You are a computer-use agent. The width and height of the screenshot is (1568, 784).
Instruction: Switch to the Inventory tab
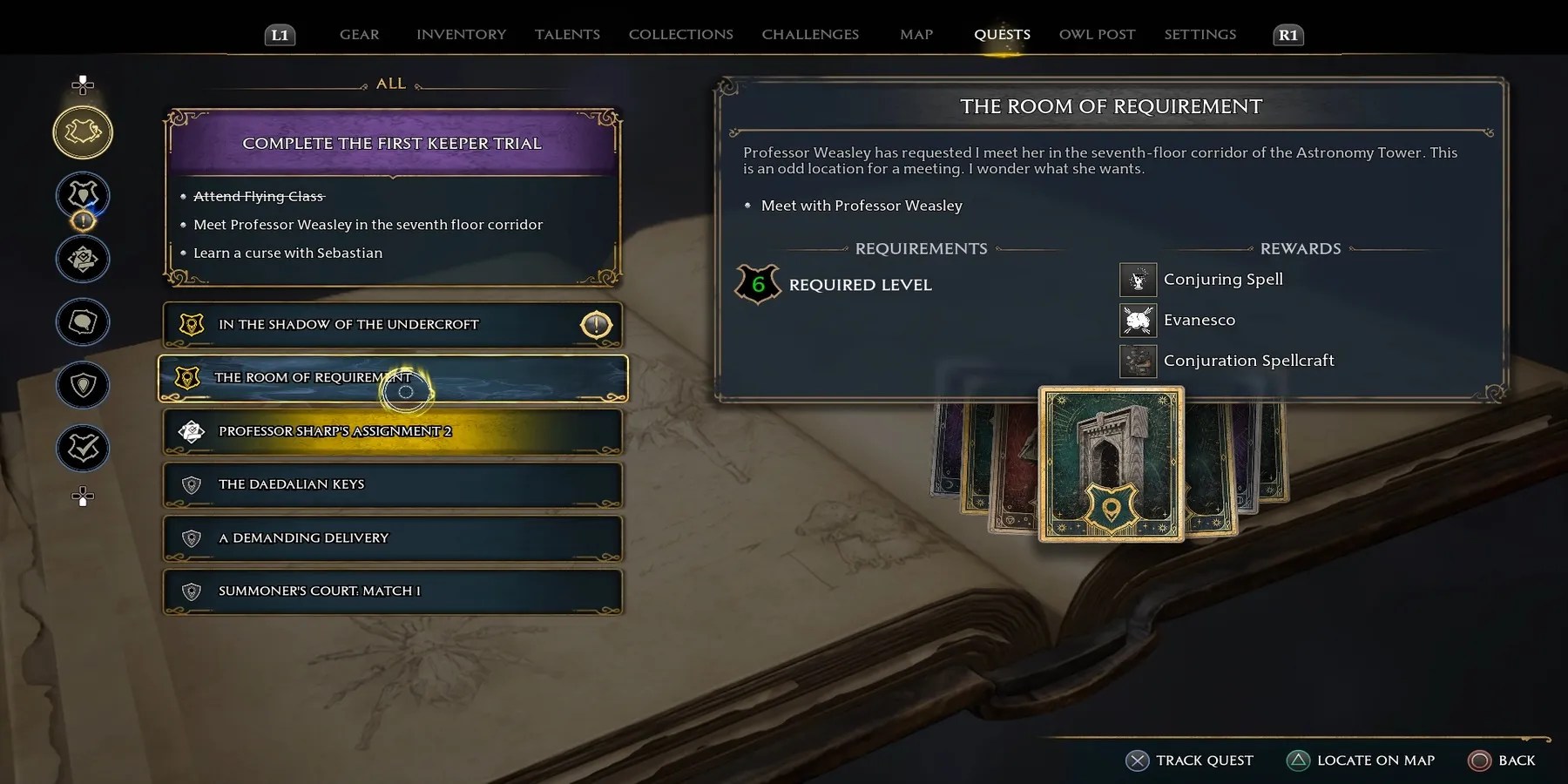tap(461, 34)
